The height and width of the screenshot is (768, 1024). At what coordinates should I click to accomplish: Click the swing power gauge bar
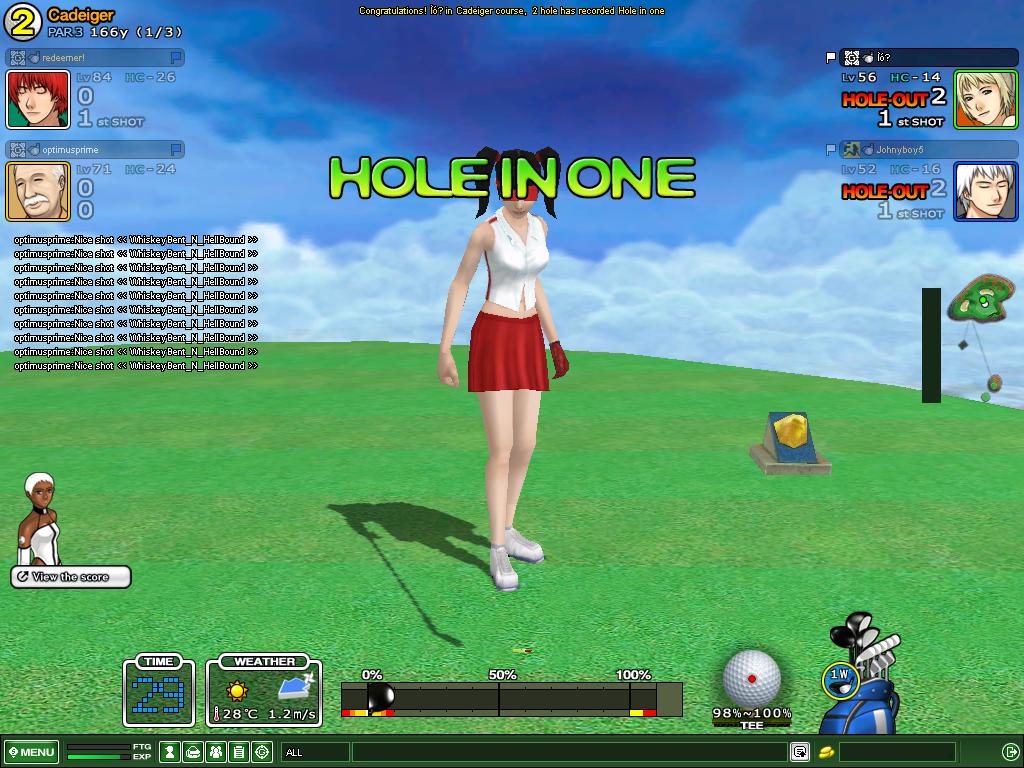510,698
